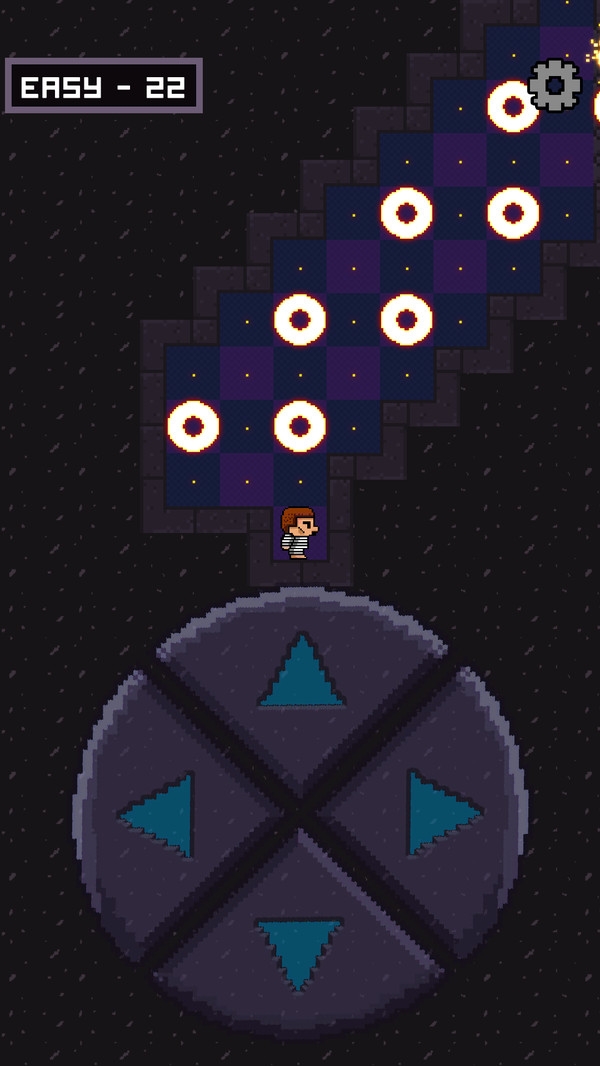Tap the right arrow on the D-pad
The image size is (600, 1066).
pyautogui.click(x=440, y=812)
